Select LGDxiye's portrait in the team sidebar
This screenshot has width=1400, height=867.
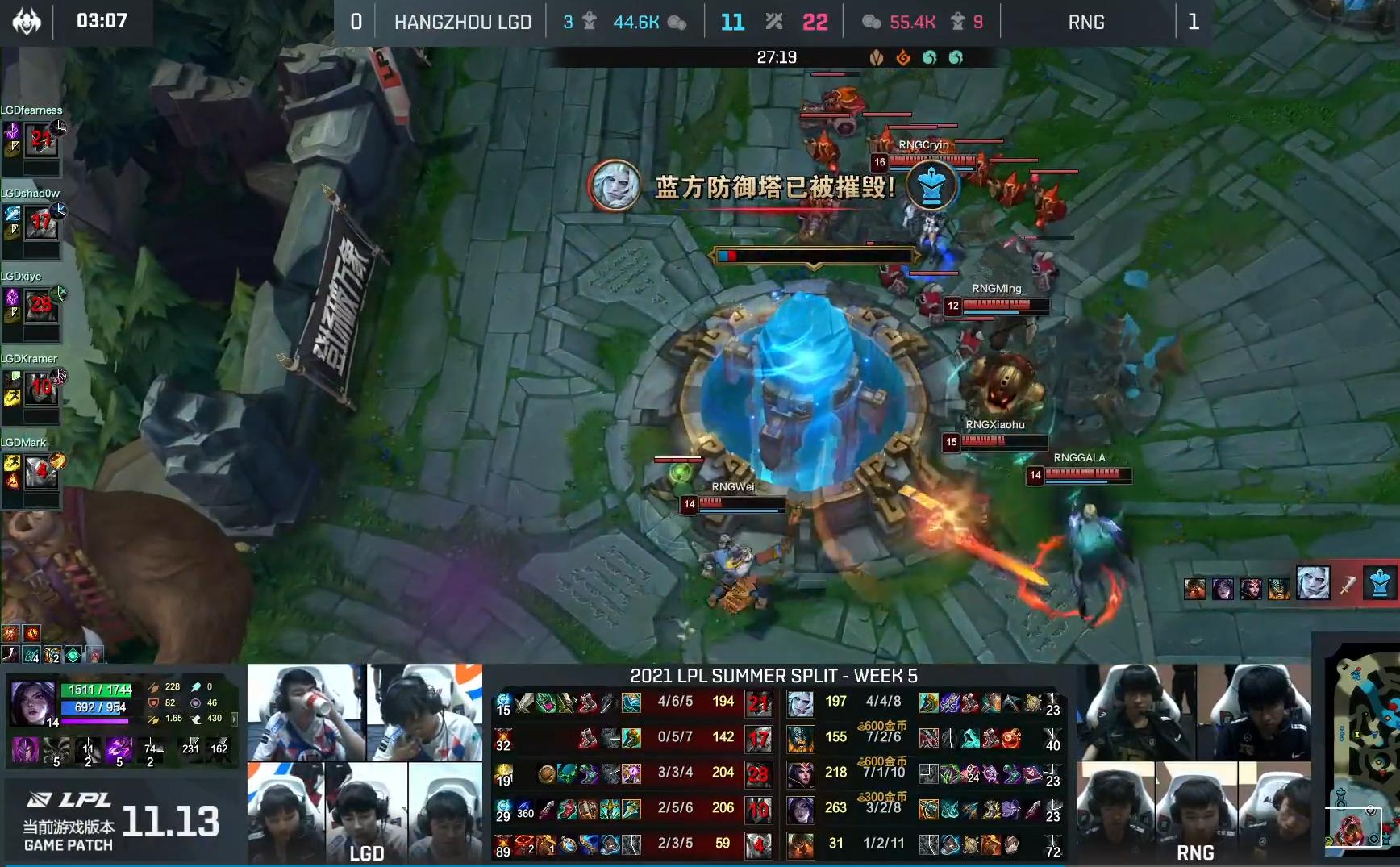point(41,306)
